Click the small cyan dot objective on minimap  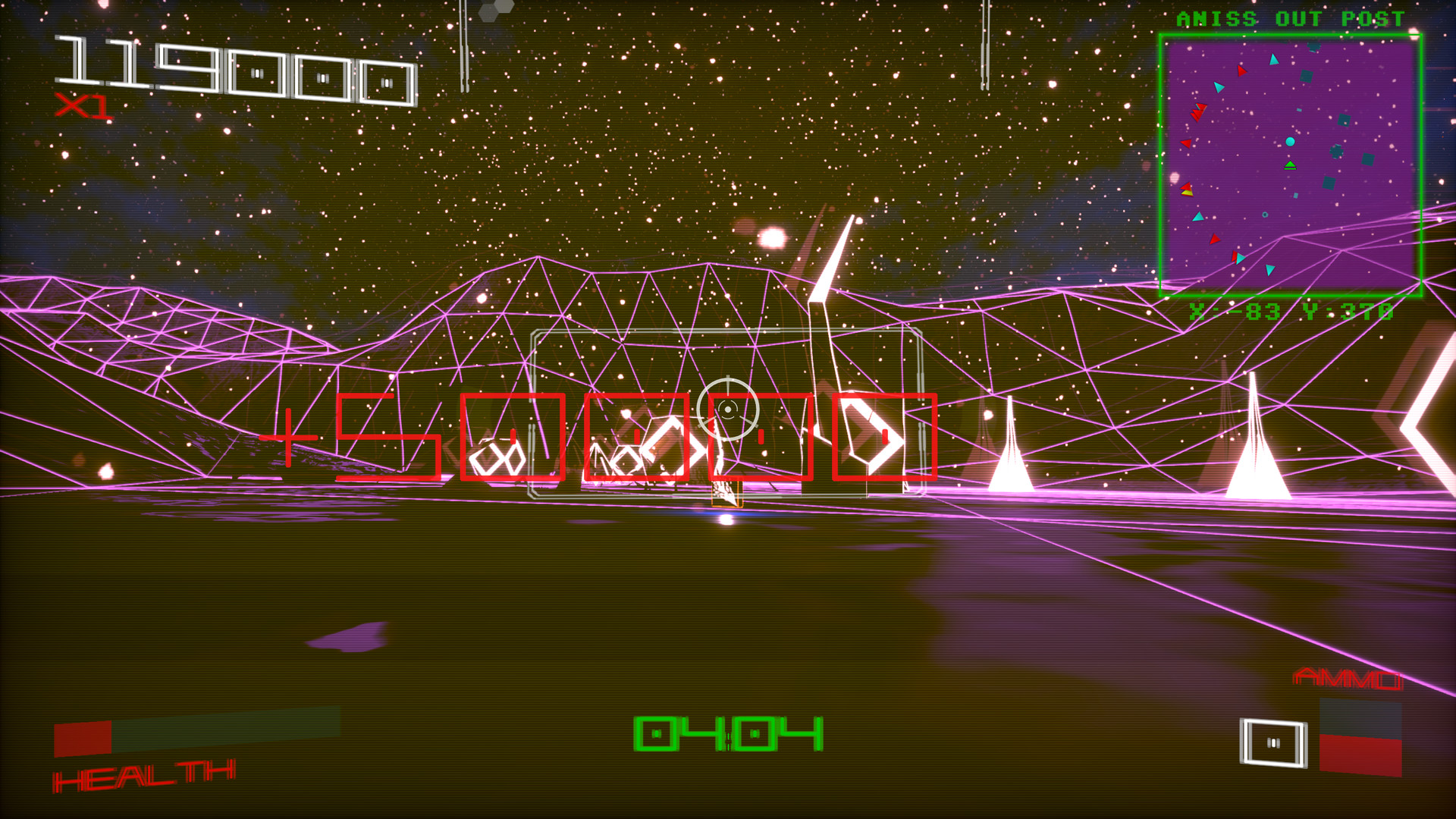point(1290,141)
